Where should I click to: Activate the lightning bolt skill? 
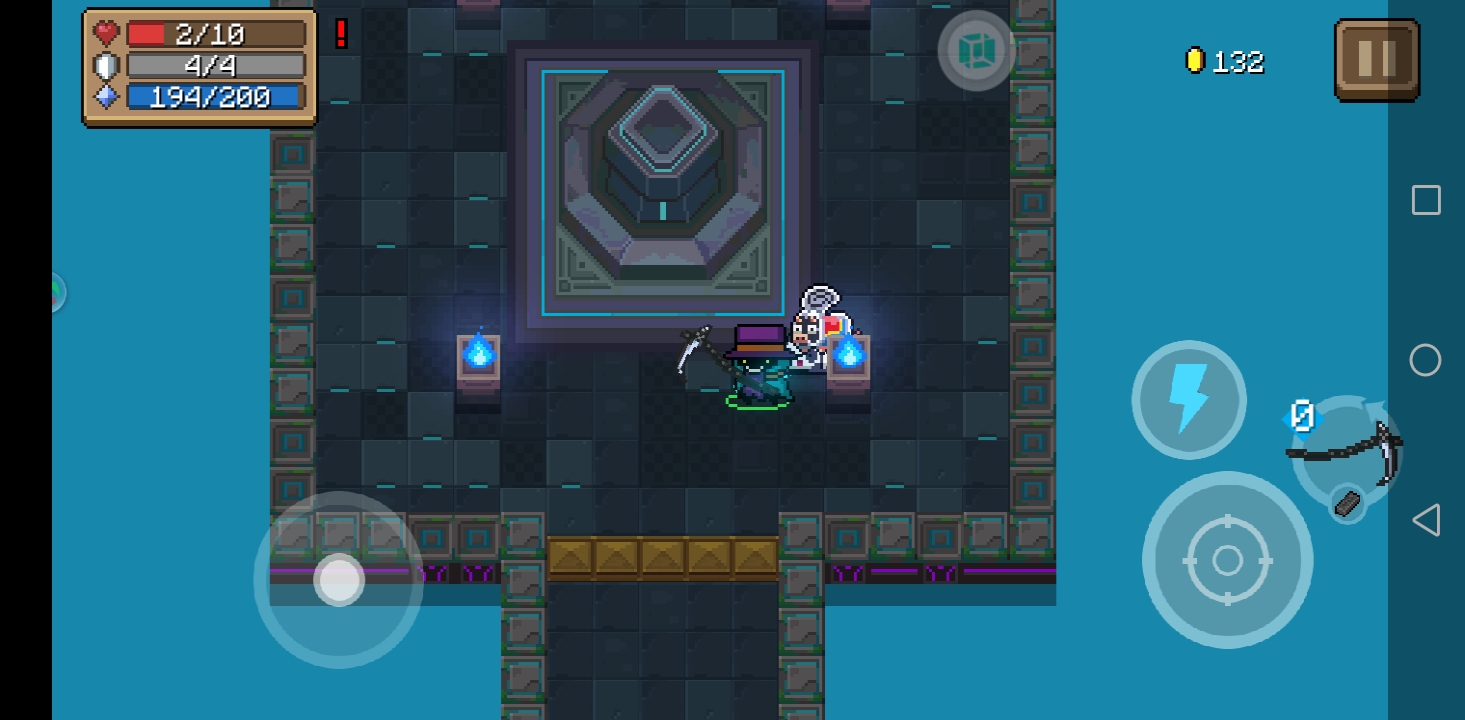[1188, 399]
